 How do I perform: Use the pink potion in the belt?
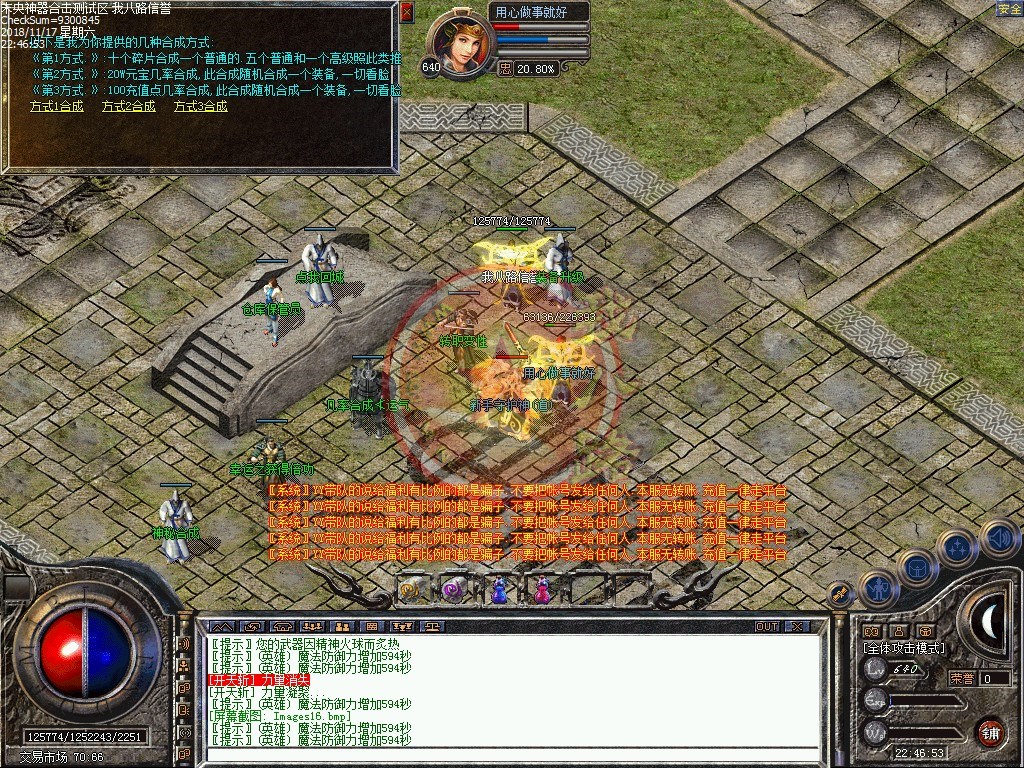pyautogui.click(x=542, y=591)
